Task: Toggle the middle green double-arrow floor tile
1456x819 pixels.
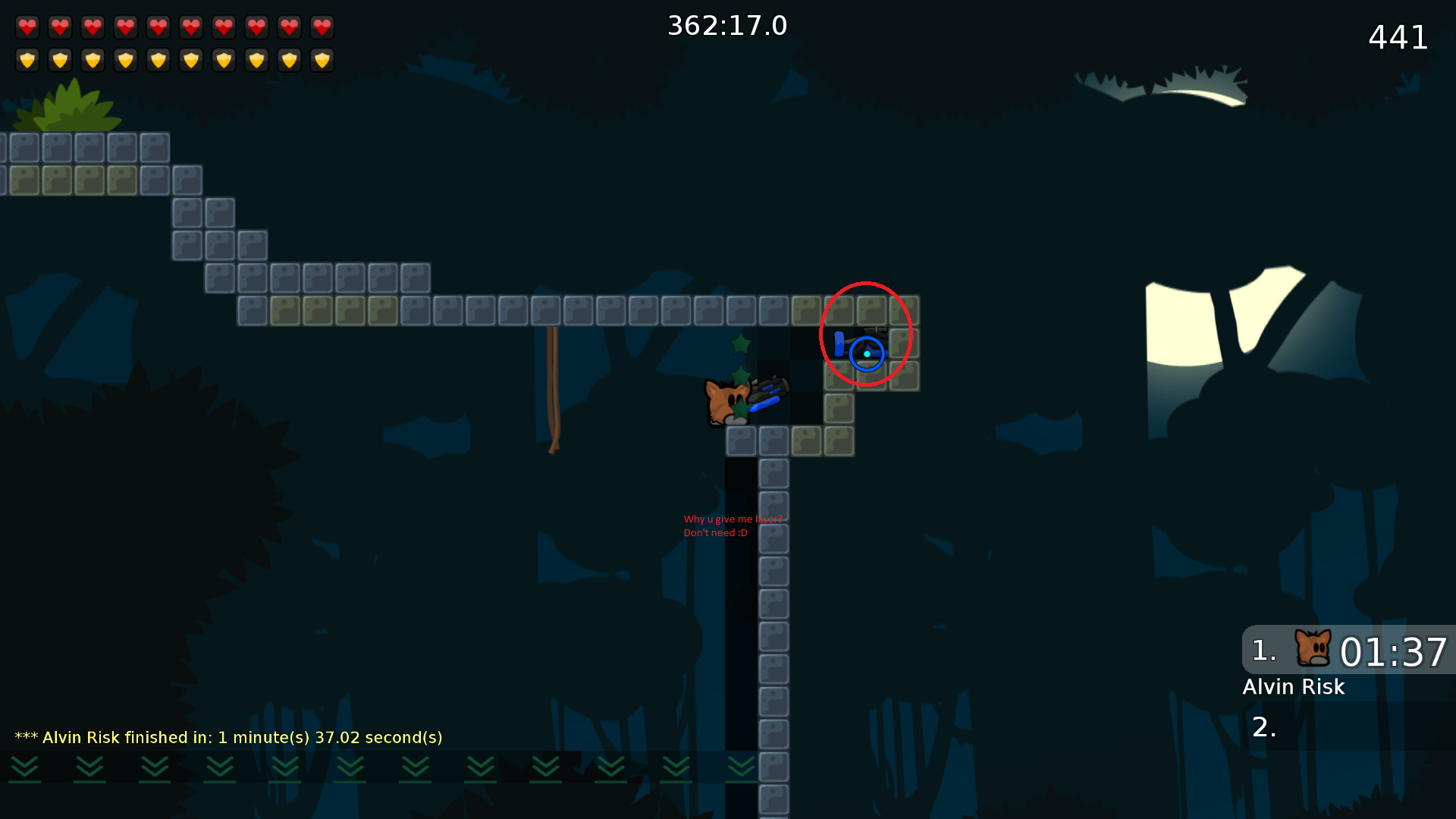Action: [x=350, y=768]
